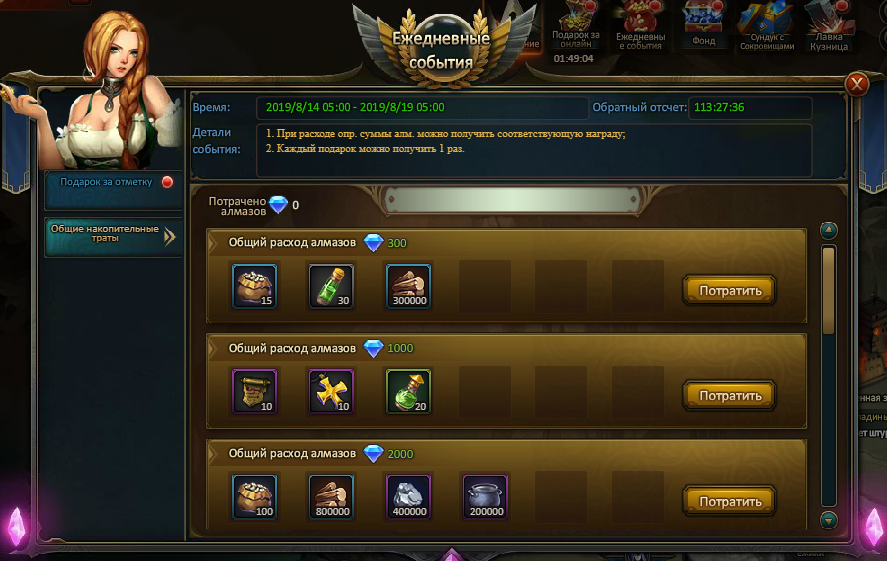Image resolution: width=887 pixels, height=561 pixels.
Task: Select the golden cross reward item
Action: click(331, 391)
